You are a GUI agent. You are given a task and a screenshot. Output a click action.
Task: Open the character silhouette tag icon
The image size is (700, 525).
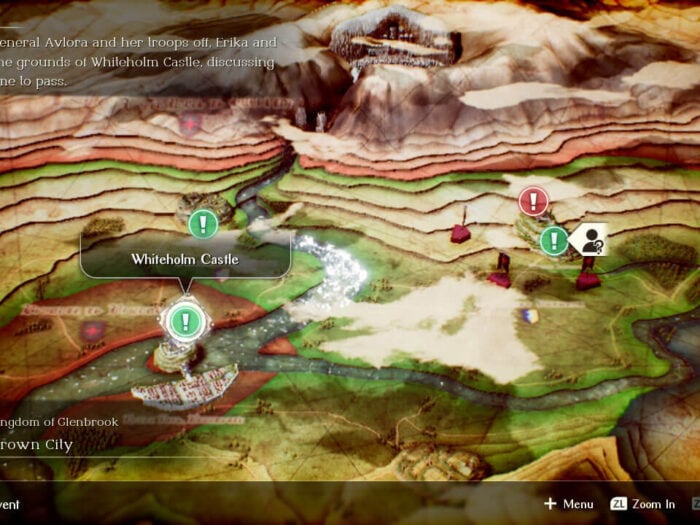(x=591, y=239)
